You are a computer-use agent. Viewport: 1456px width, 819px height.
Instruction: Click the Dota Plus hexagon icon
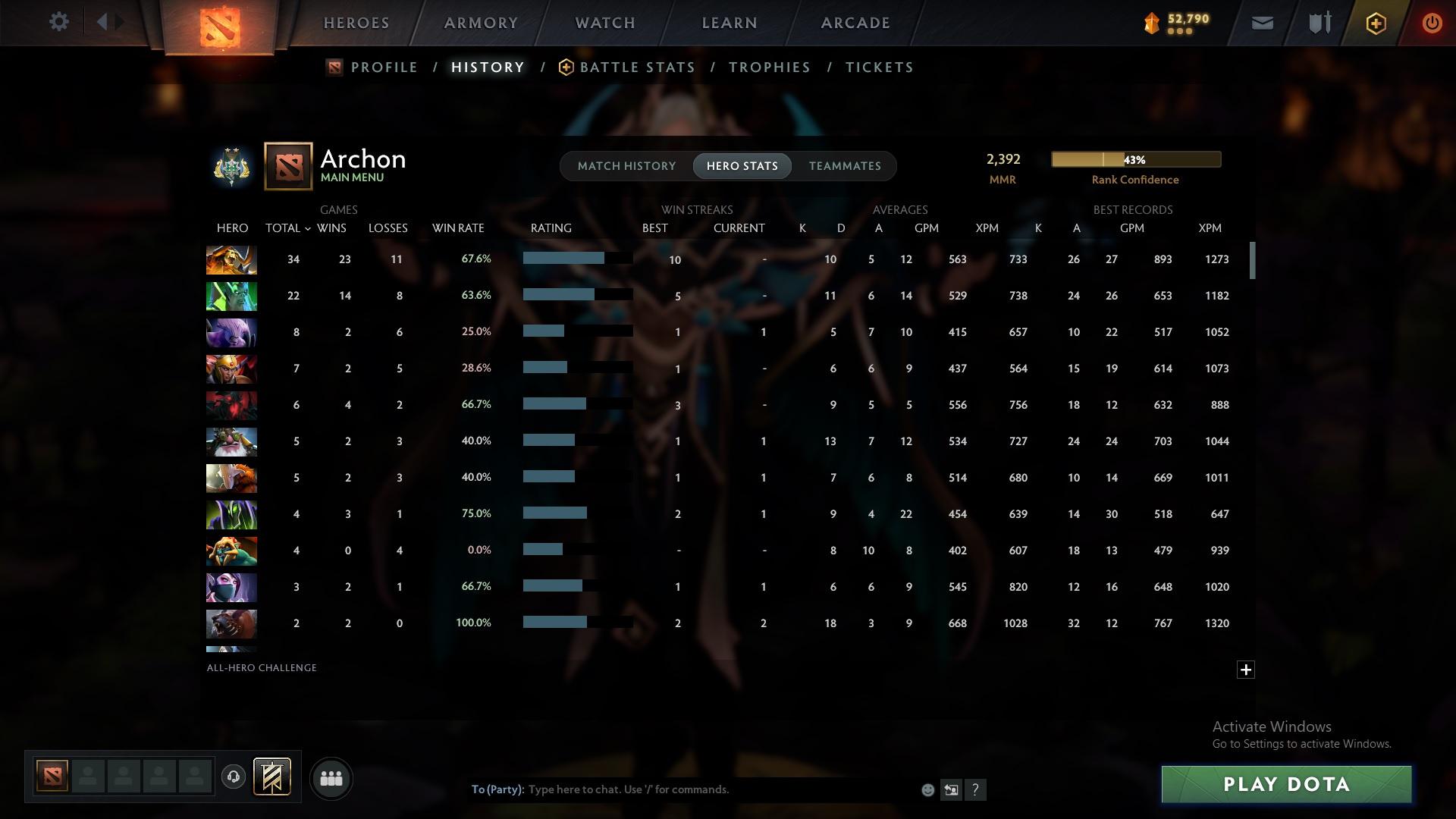[x=1375, y=23]
